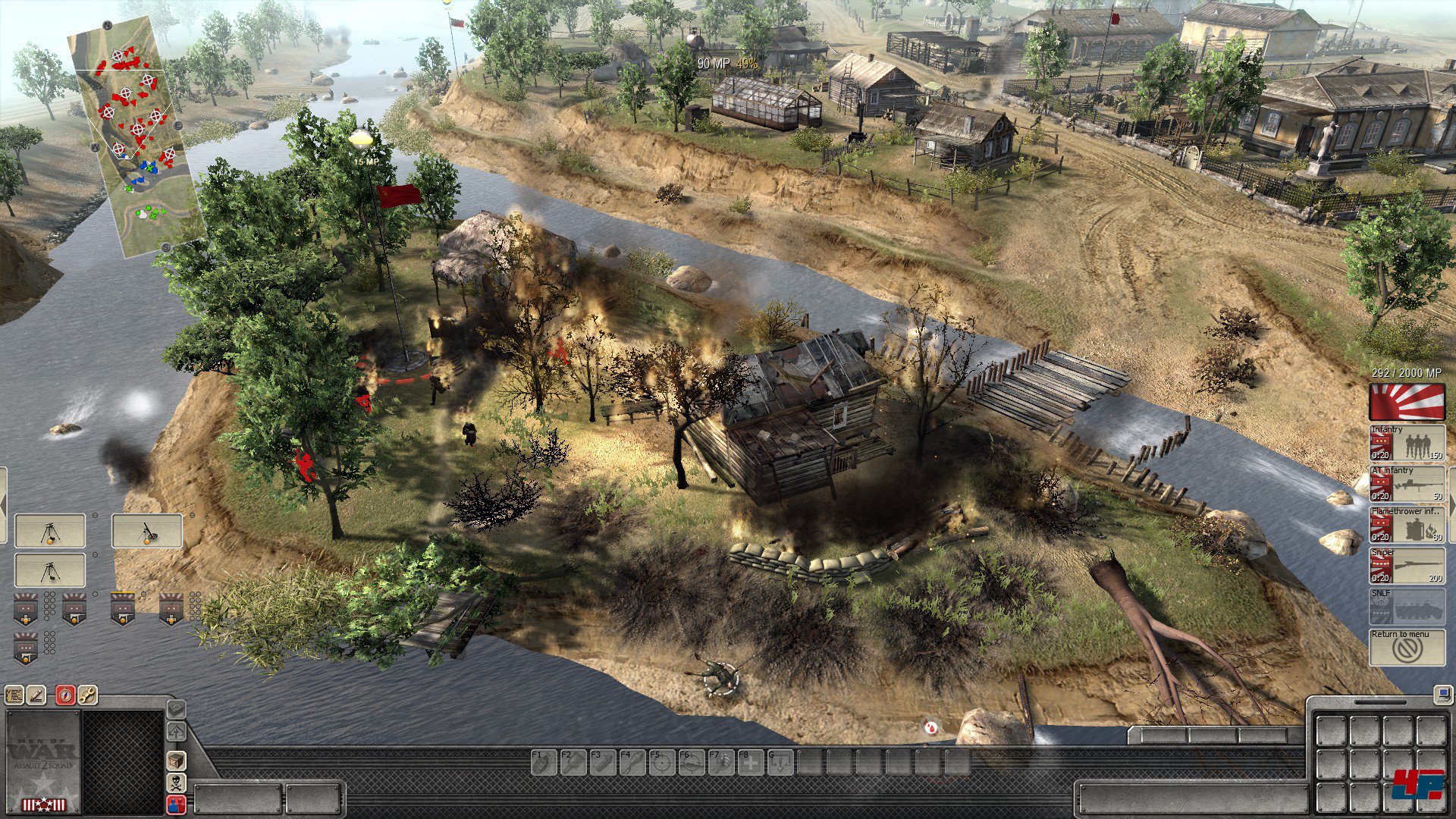
Task: Click the Return to menu button
Action: pyautogui.click(x=1407, y=648)
